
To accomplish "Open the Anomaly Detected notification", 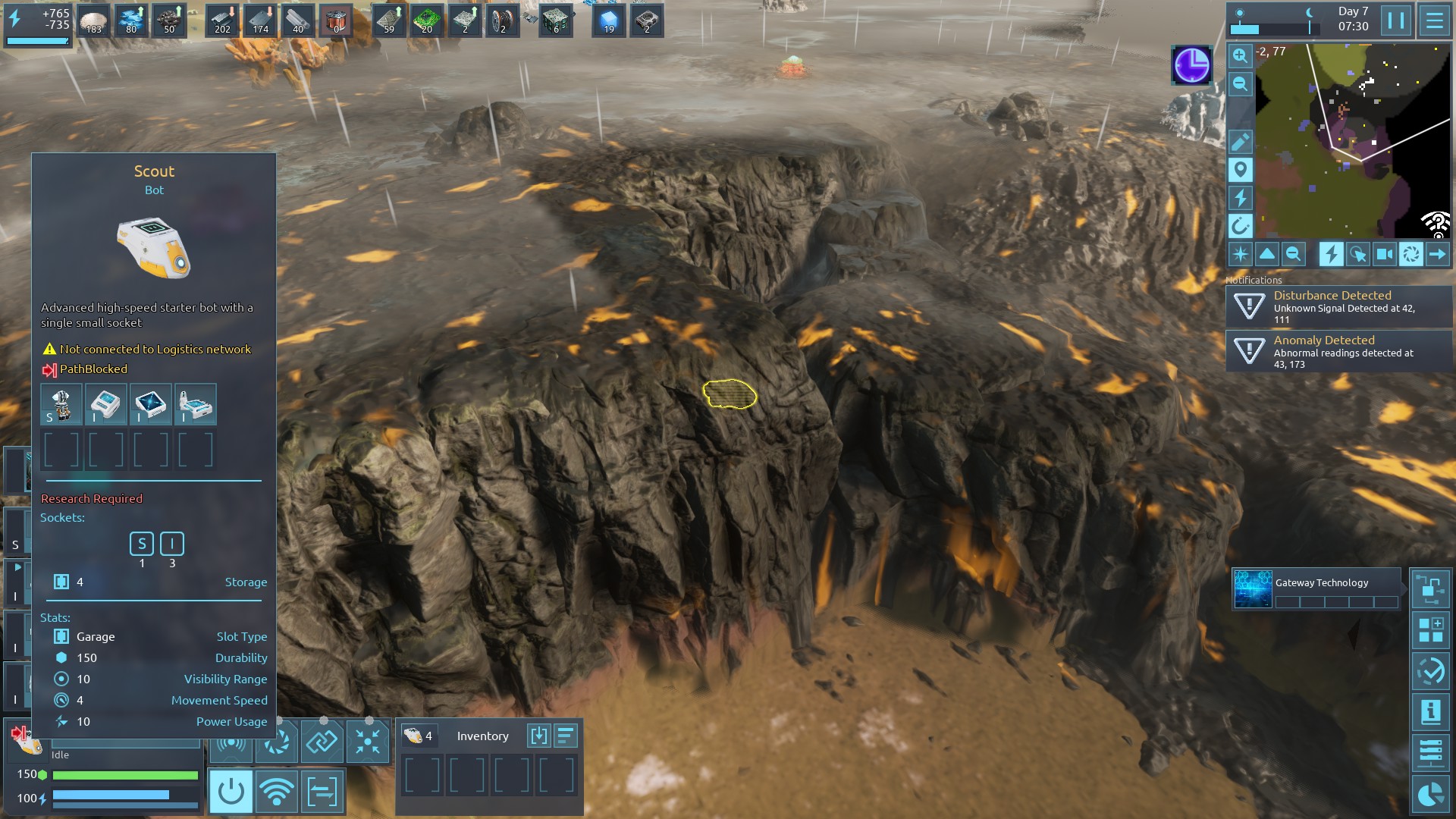I will 1338,352.
